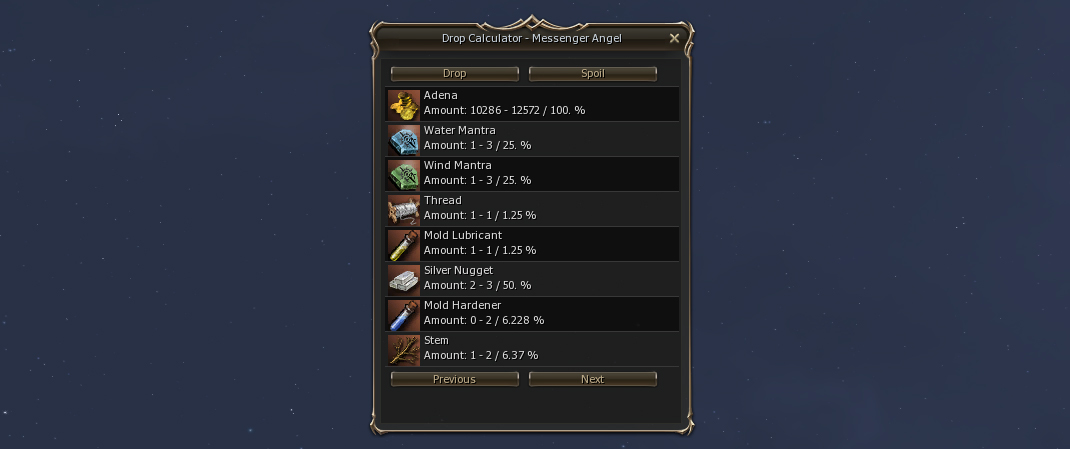Select the Thread item icon
The image size is (1070, 449).
[404, 209]
